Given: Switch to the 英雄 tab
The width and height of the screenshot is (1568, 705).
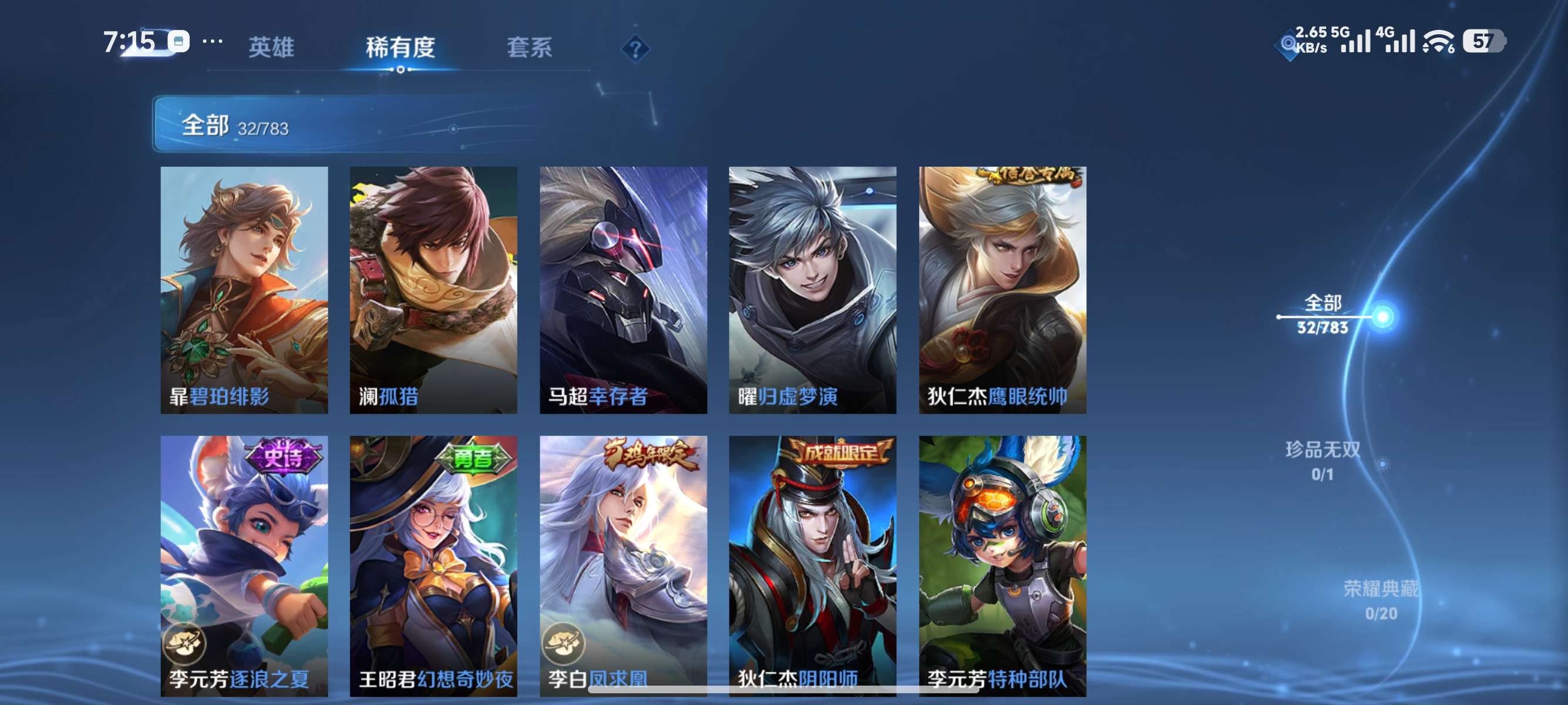Looking at the screenshot, I should pos(272,48).
